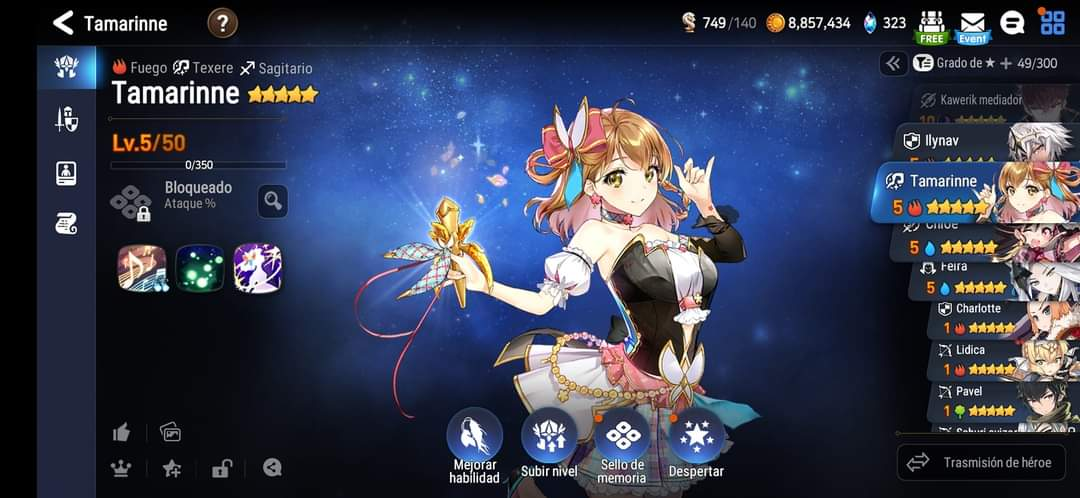This screenshot has width=1080, height=498.
Task: Choose Subir nivel to level up
Action: (549, 436)
